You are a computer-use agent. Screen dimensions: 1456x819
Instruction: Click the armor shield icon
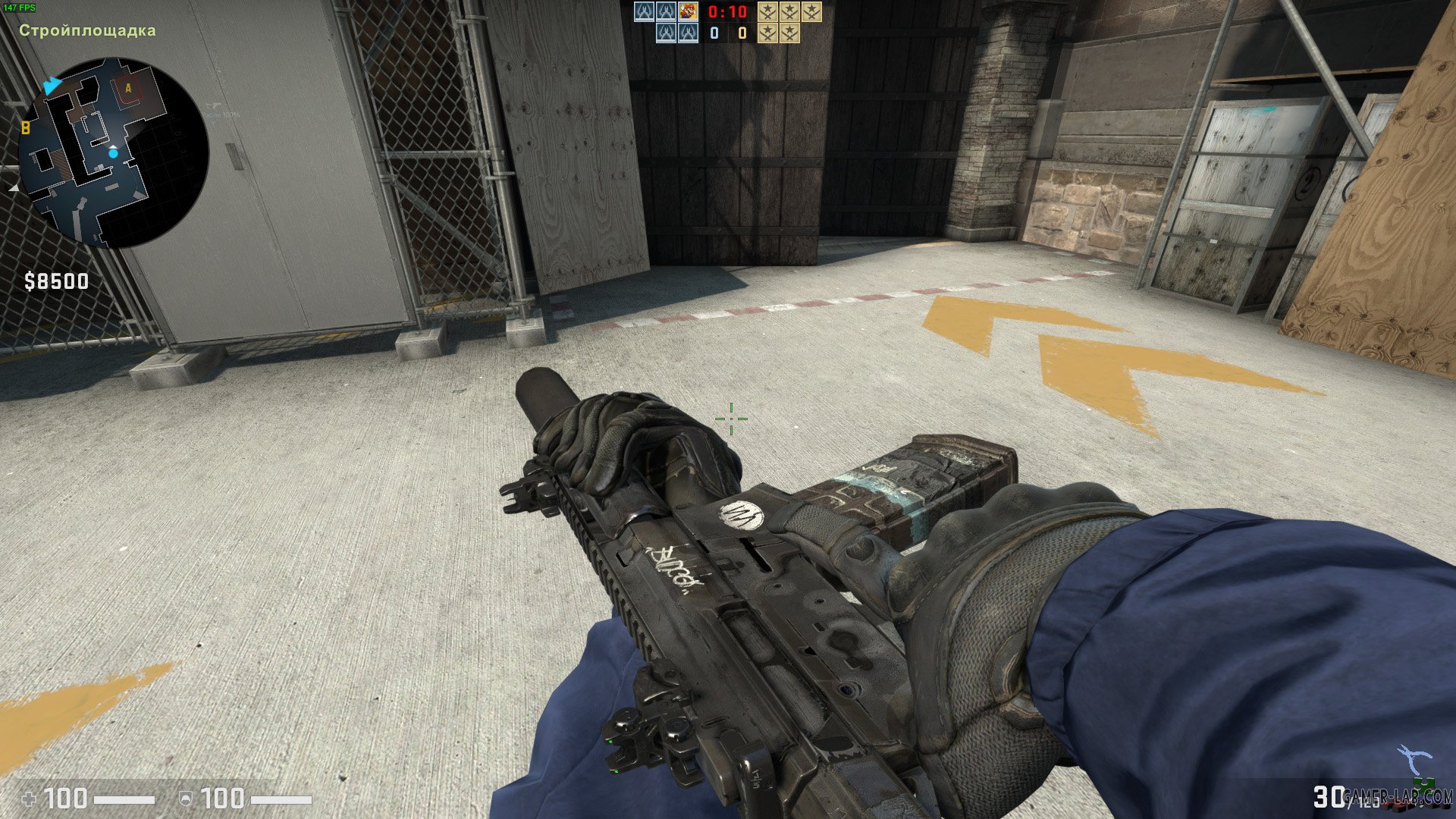tap(186, 799)
